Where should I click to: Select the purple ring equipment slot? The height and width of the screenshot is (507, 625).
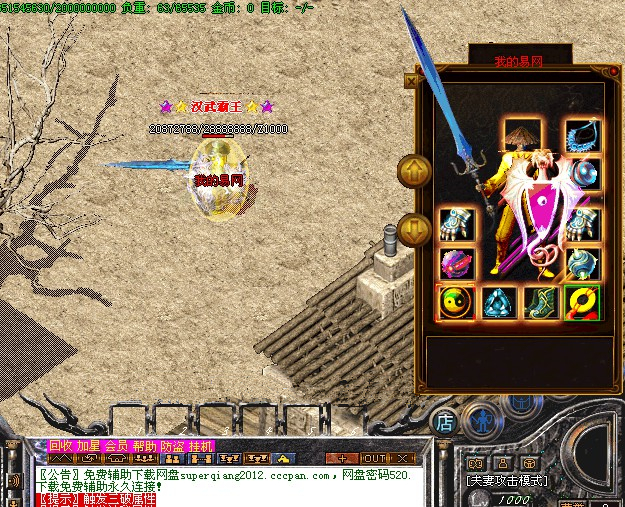pos(456,264)
